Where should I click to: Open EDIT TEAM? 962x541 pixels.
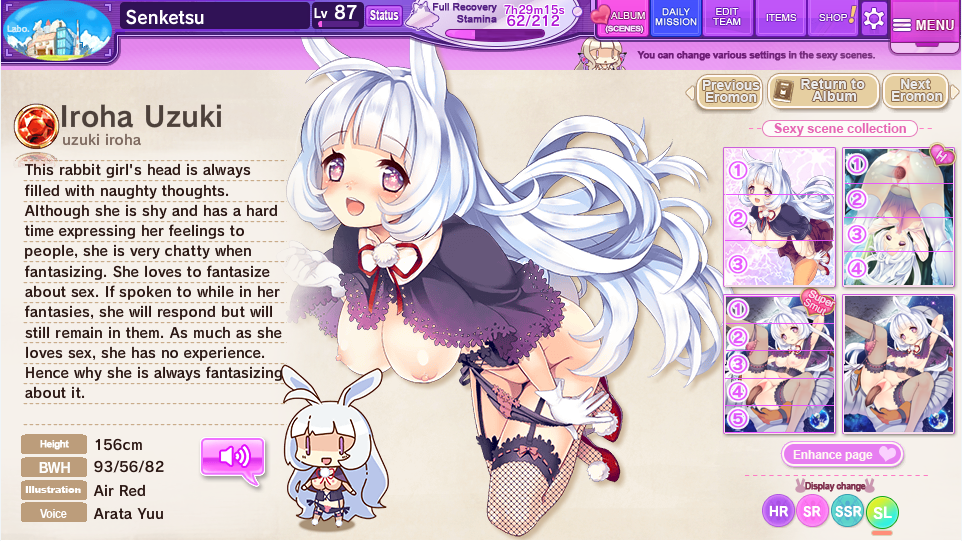point(727,17)
